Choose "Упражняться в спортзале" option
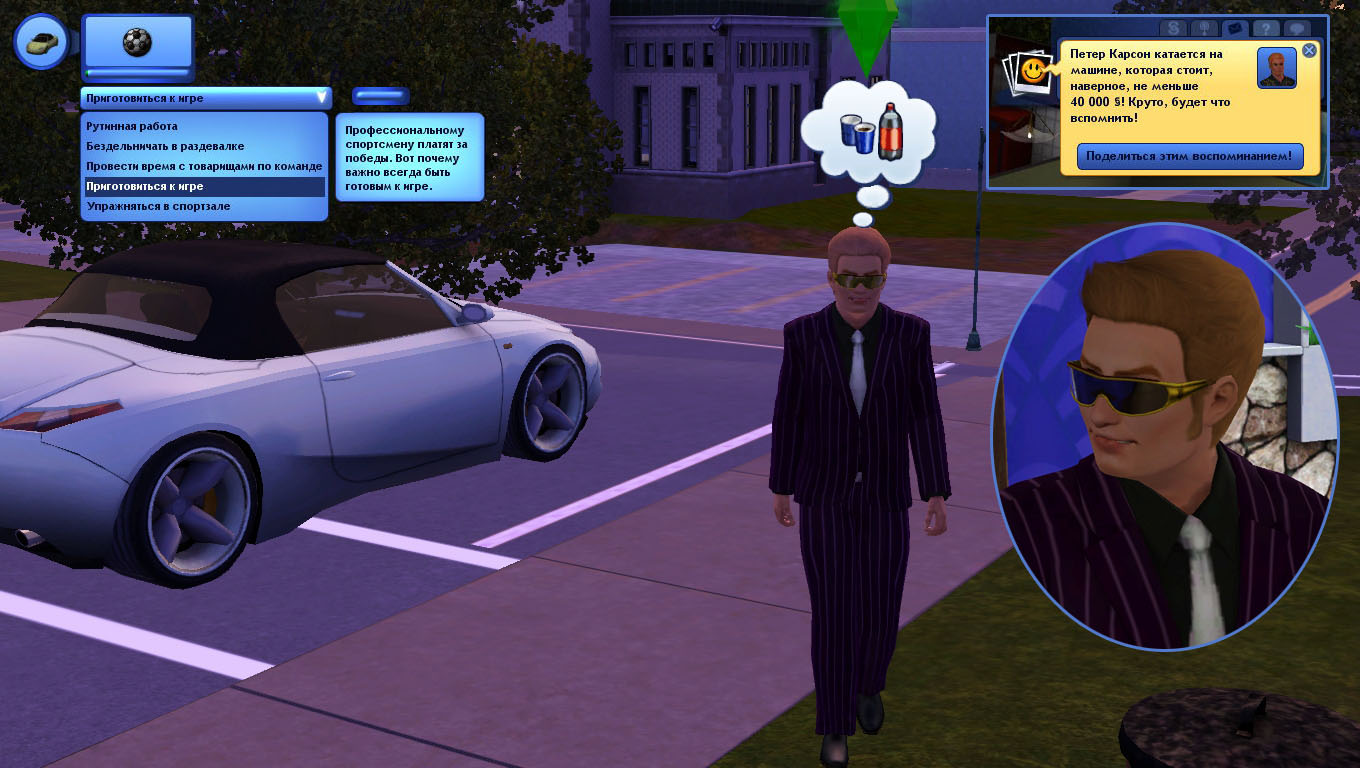This screenshot has width=1360, height=768. 158,207
